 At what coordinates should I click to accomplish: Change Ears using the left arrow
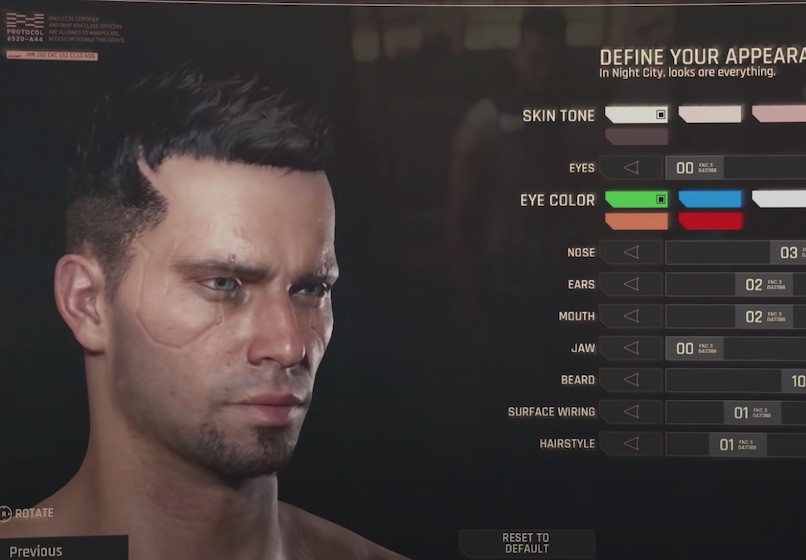631,285
